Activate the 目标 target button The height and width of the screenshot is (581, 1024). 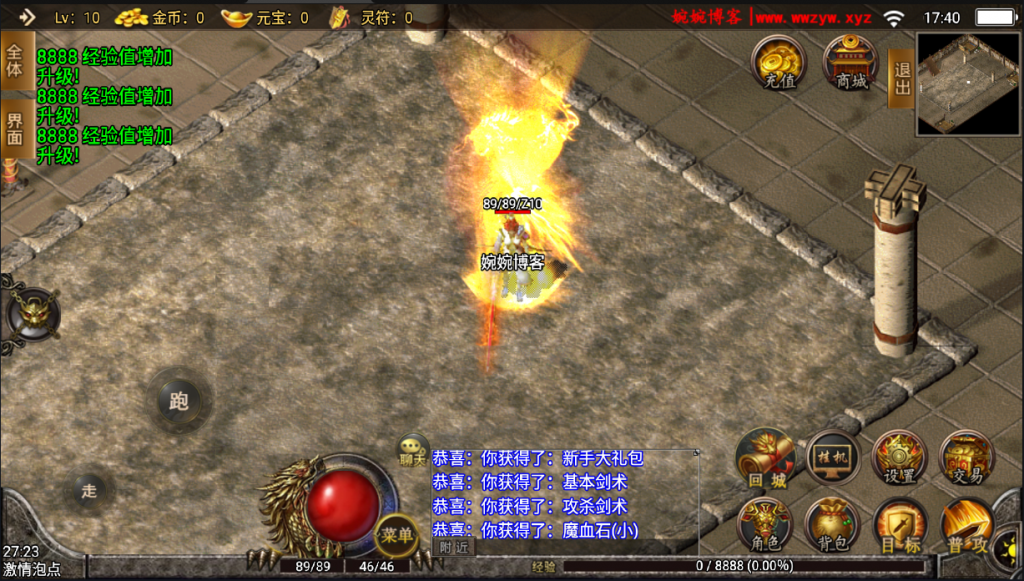tap(899, 526)
